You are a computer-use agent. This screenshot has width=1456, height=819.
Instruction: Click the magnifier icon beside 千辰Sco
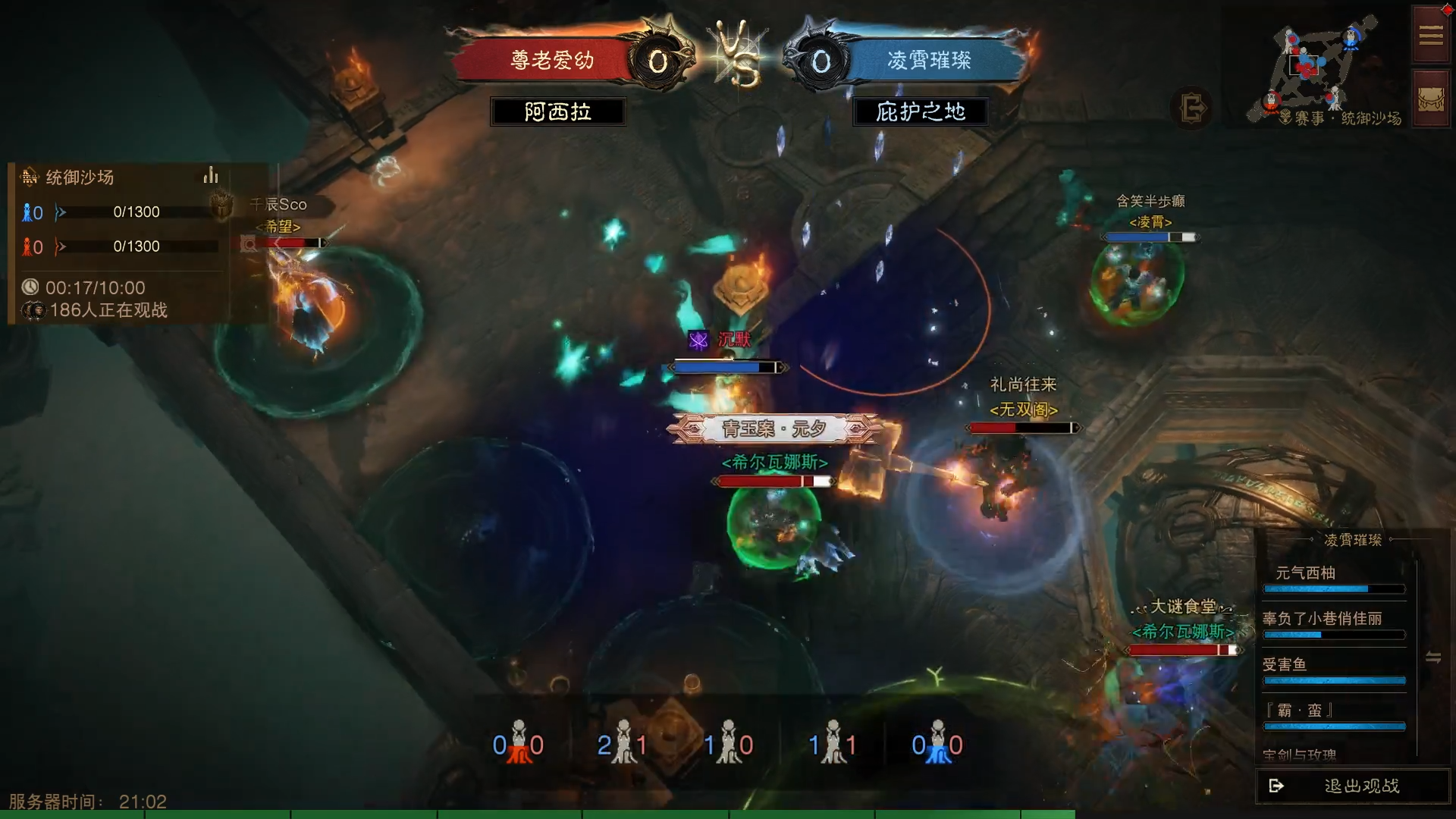249,243
